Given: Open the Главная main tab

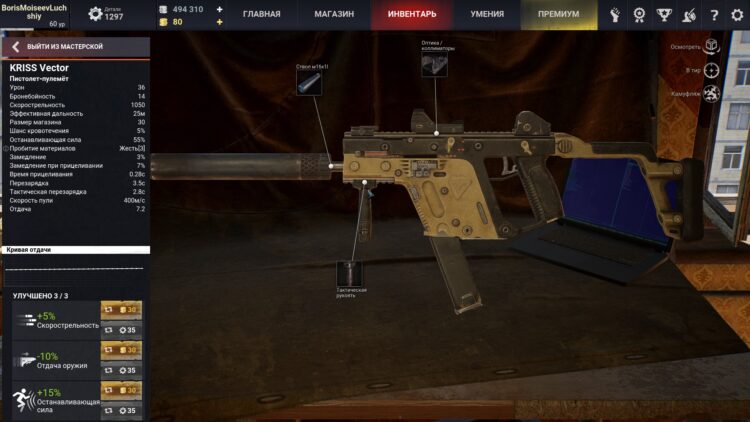Looking at the screenshot, I should coord(261,15).
